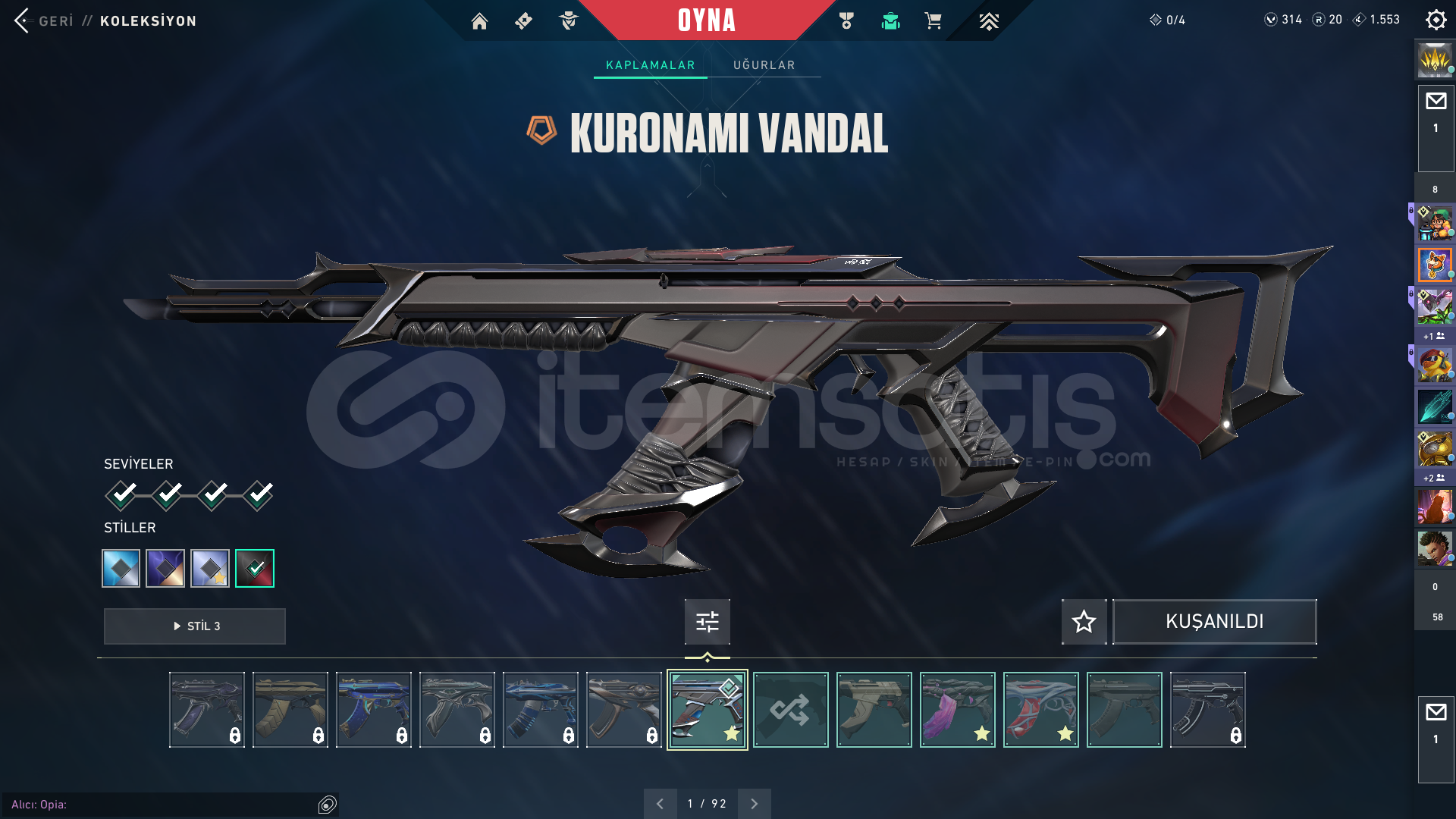
Task: Switch to the KAPLAMALAR tab
Action: (649, 65)
